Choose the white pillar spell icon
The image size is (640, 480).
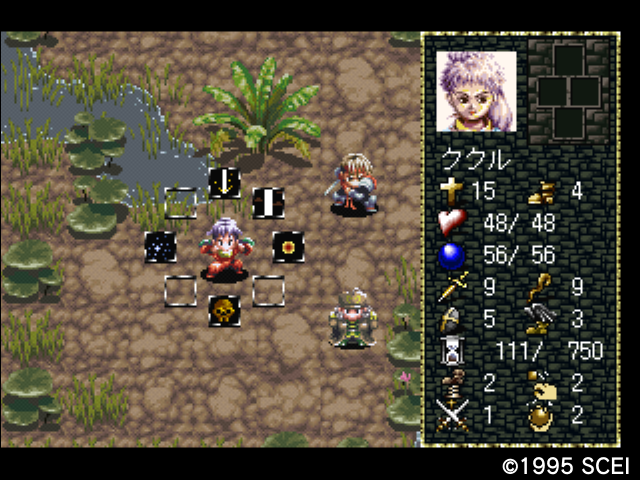[268, 203]
